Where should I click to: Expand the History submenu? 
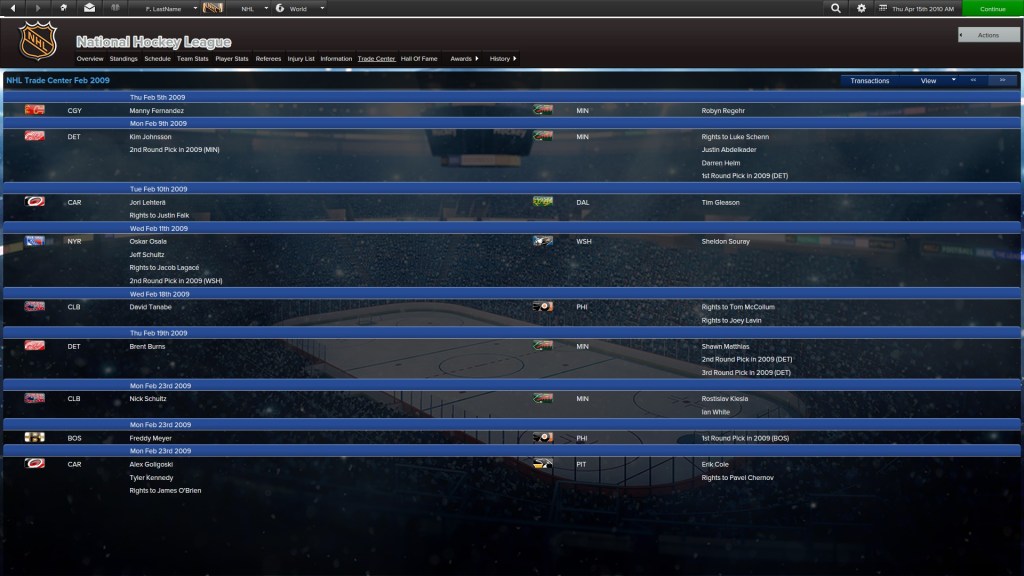coord(503,59)
